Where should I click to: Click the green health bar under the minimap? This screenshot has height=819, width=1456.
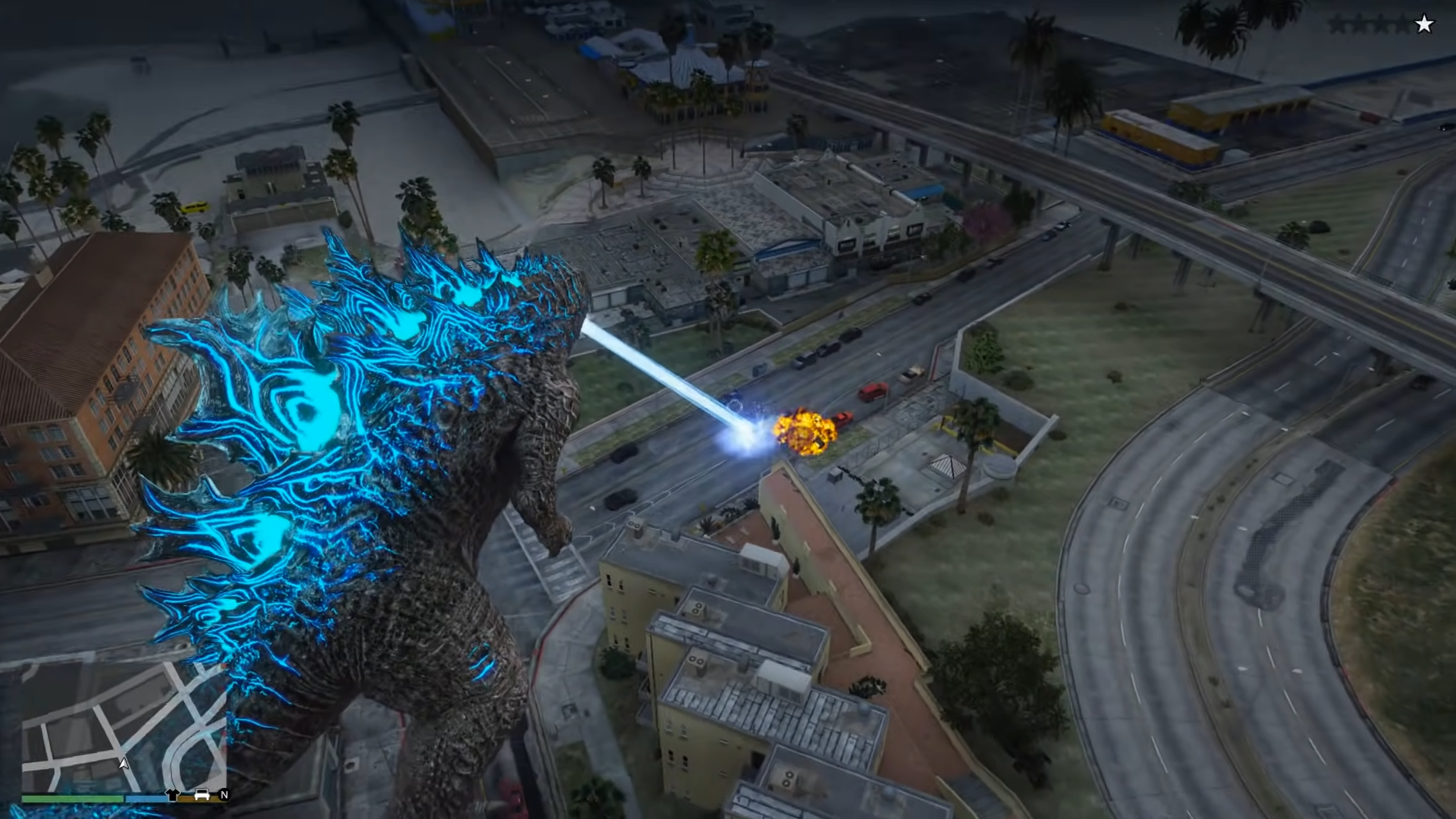[x=72, y=797]
